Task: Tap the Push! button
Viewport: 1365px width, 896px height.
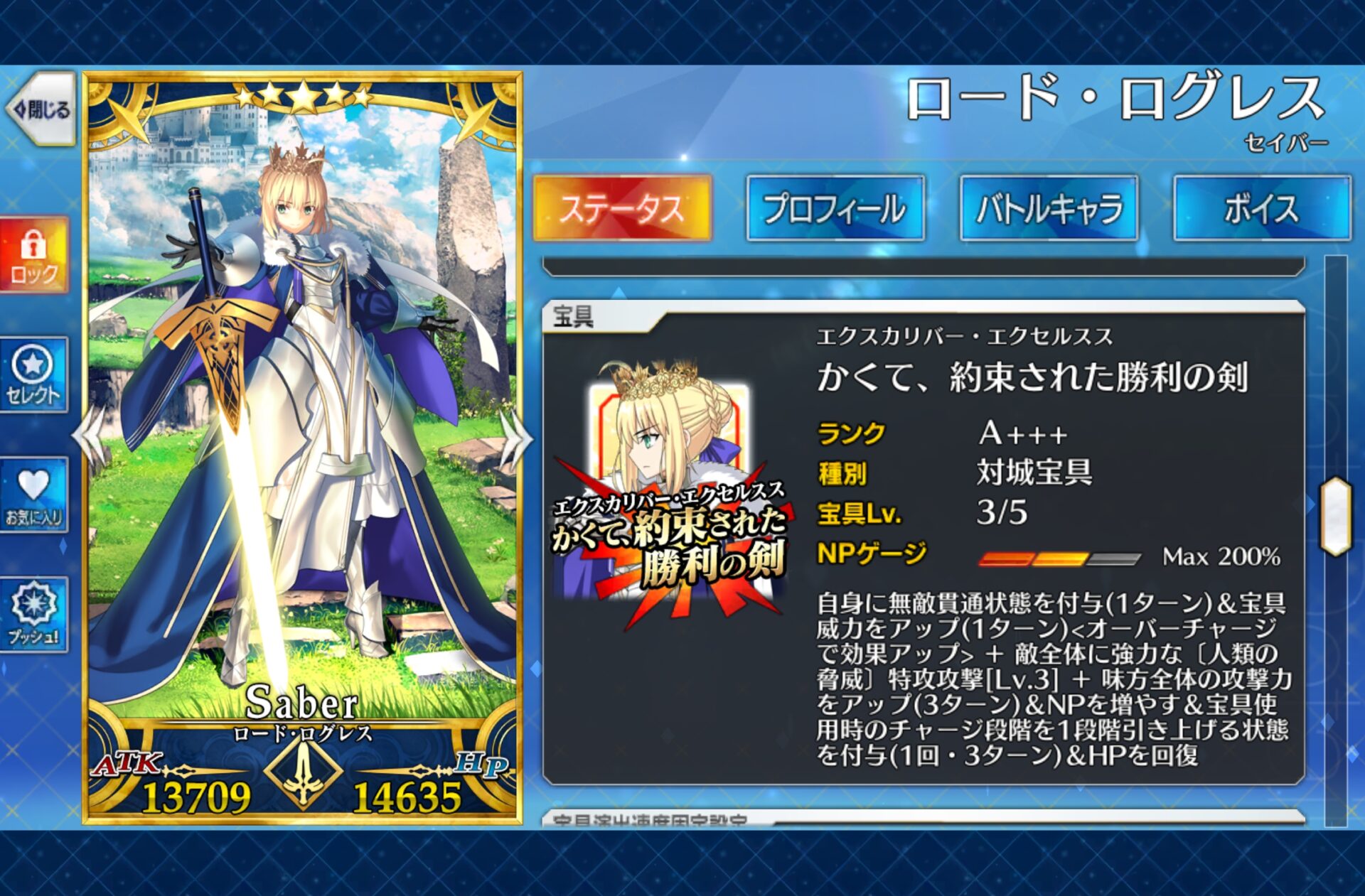Action: pyautogui.click(x=34, y=614)
